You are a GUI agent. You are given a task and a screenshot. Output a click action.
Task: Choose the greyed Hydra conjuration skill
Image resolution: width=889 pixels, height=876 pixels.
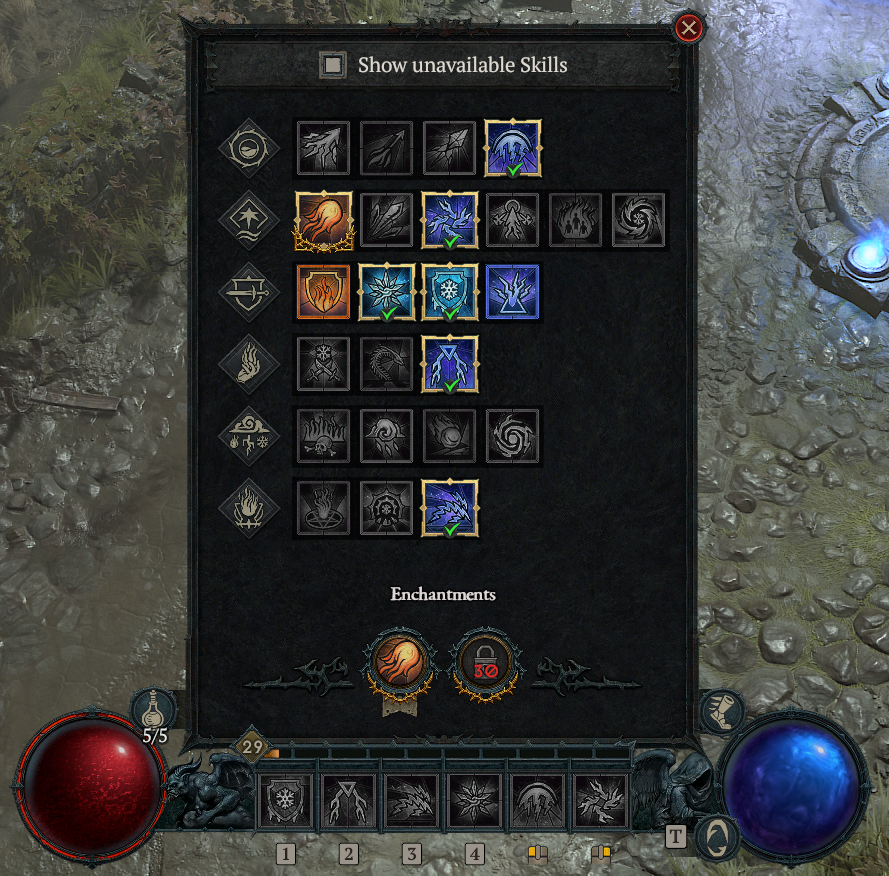[387, 363]
